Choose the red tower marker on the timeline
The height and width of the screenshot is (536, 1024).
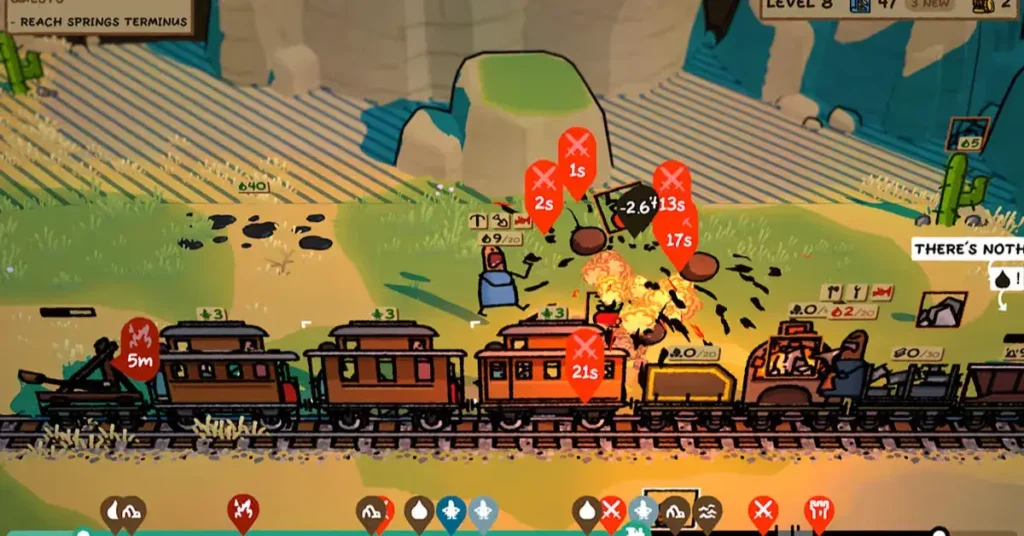[x=818, y=512]
